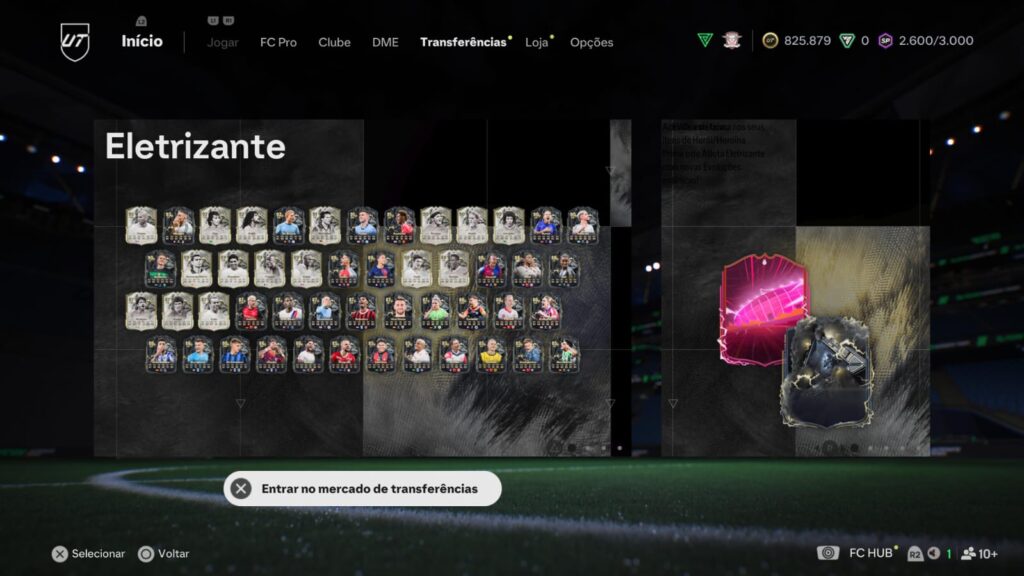Open the season points SP icon
This screenshot has width=1024, height=576.
point(885,41)
